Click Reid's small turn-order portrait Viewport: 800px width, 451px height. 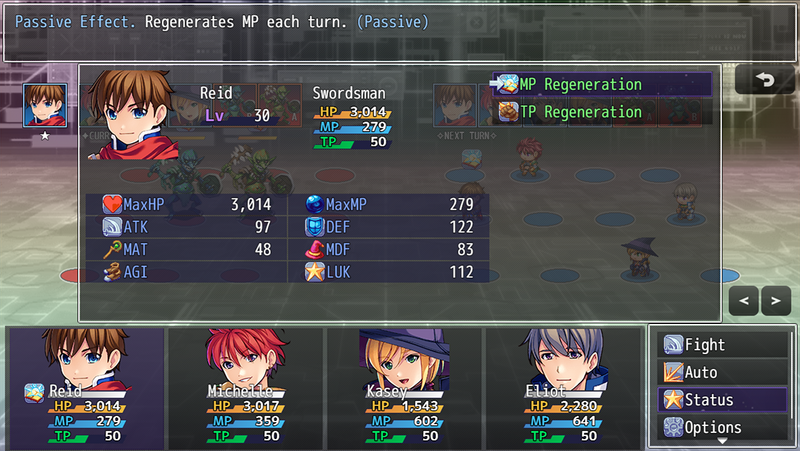coord(42,103)
